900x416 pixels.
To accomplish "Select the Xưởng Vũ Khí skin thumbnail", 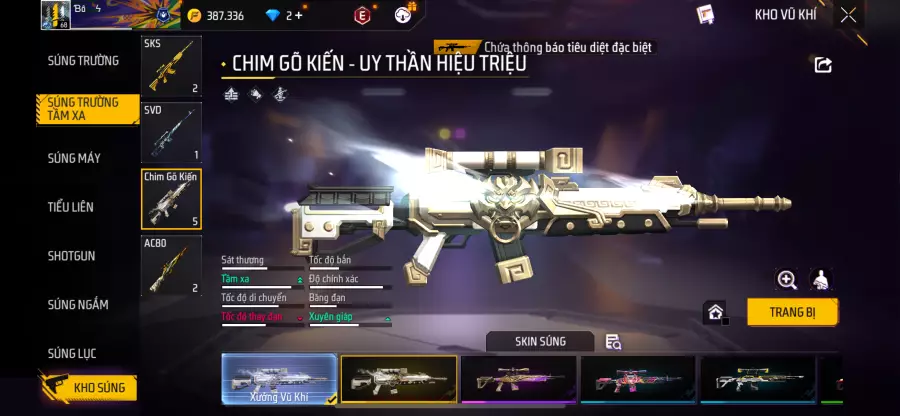I will pos(279,380).
